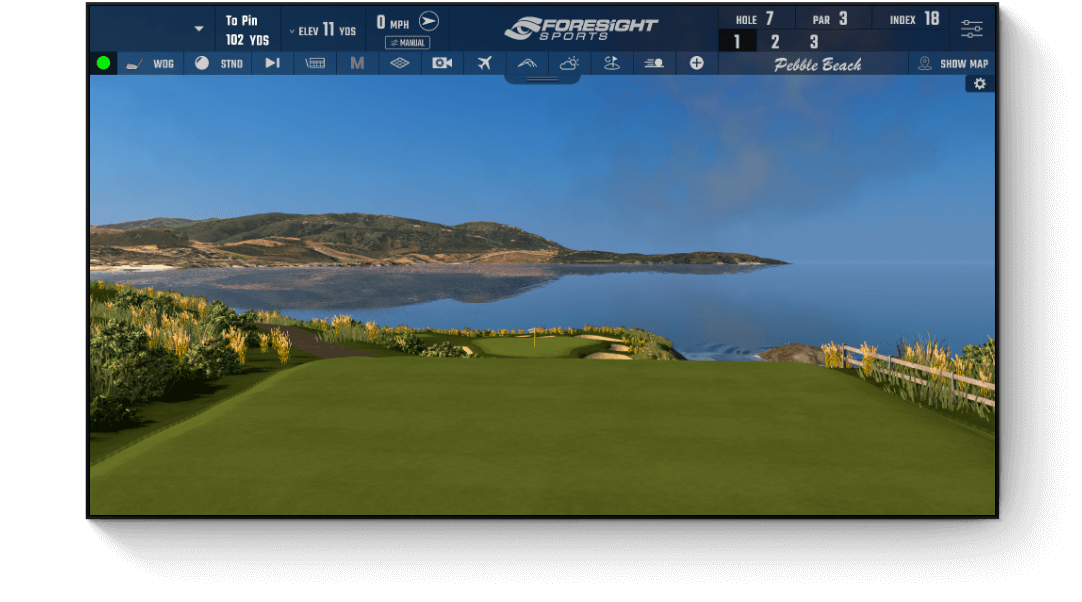Click the plus circle icon
This screenshot has width=1082, height=602.
click(x=696, y=63)
